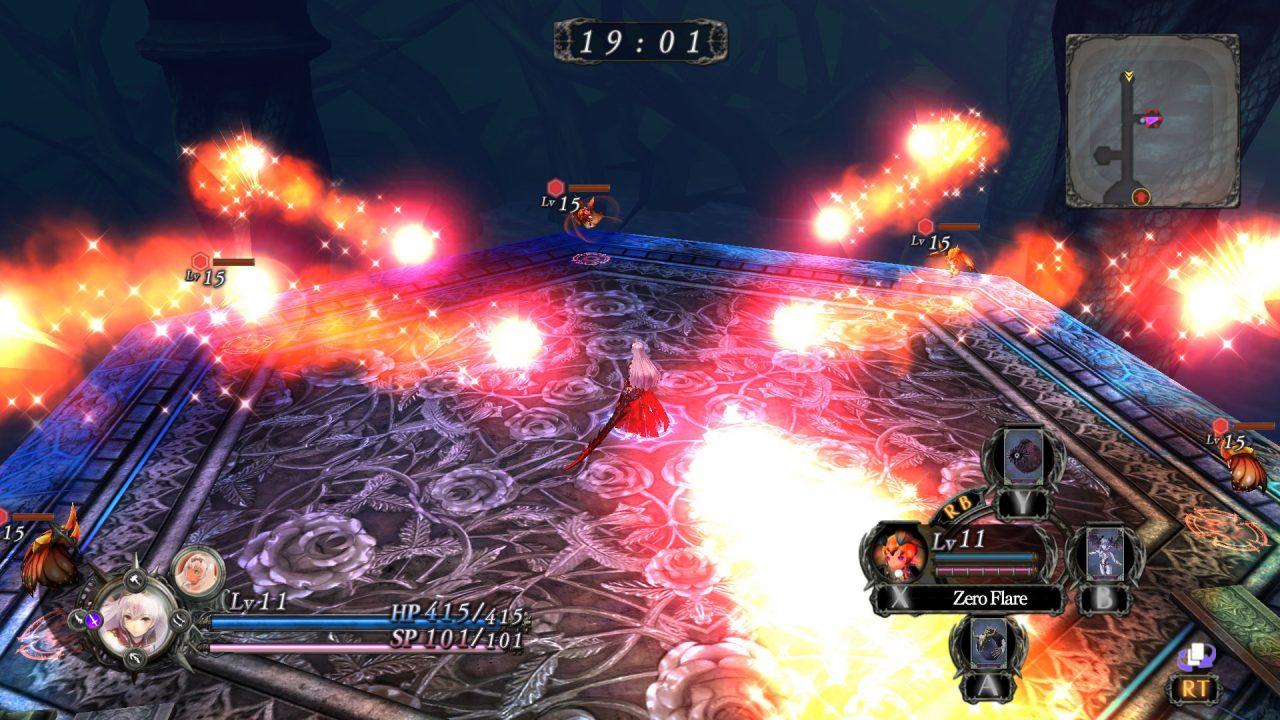This screenshot has width=1280, height=720.
Task: Pick the skeletal beast servan card
Action: [988, 643]
